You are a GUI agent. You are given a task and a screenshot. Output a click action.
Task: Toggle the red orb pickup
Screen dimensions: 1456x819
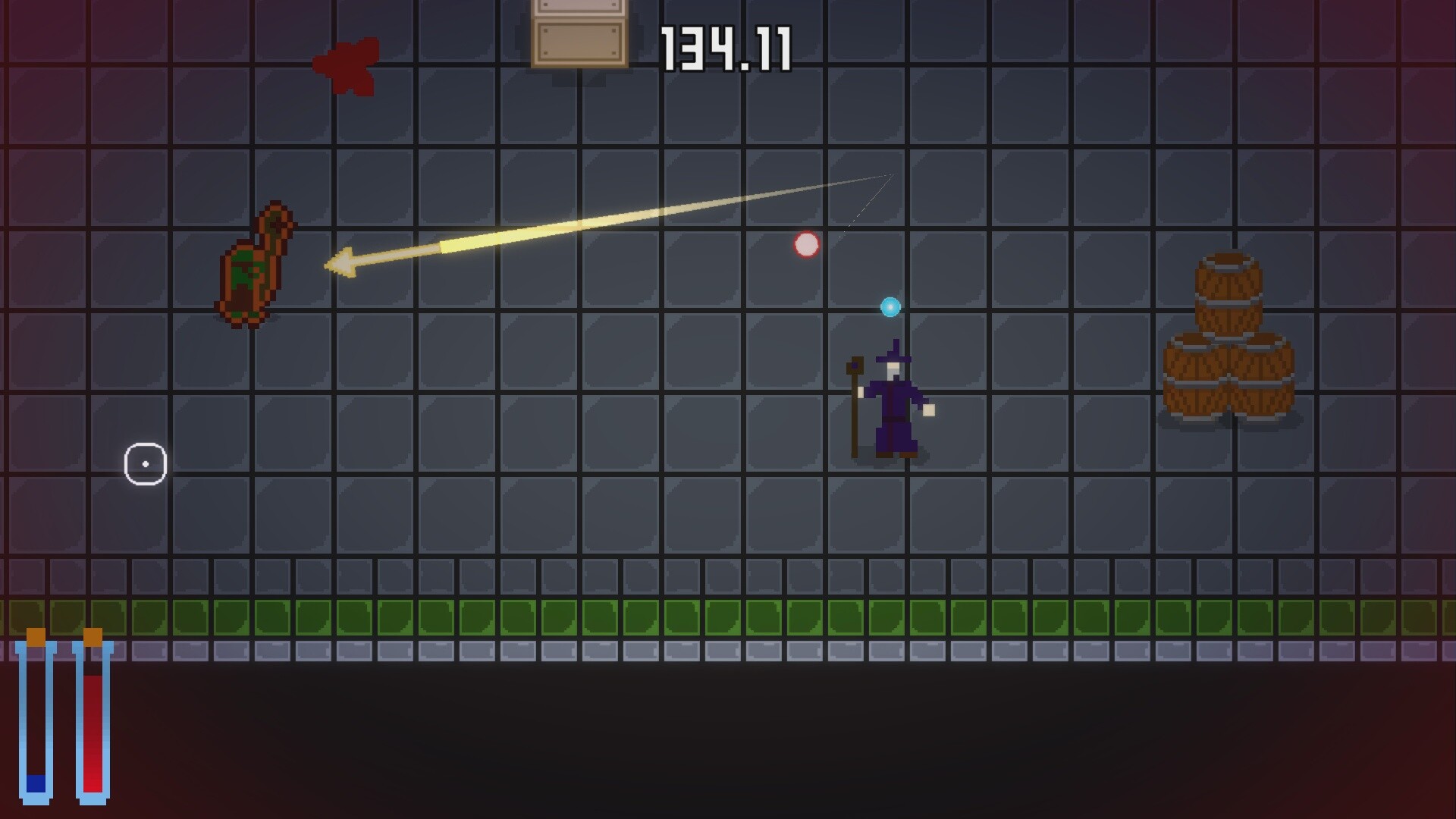coord(806,244)
